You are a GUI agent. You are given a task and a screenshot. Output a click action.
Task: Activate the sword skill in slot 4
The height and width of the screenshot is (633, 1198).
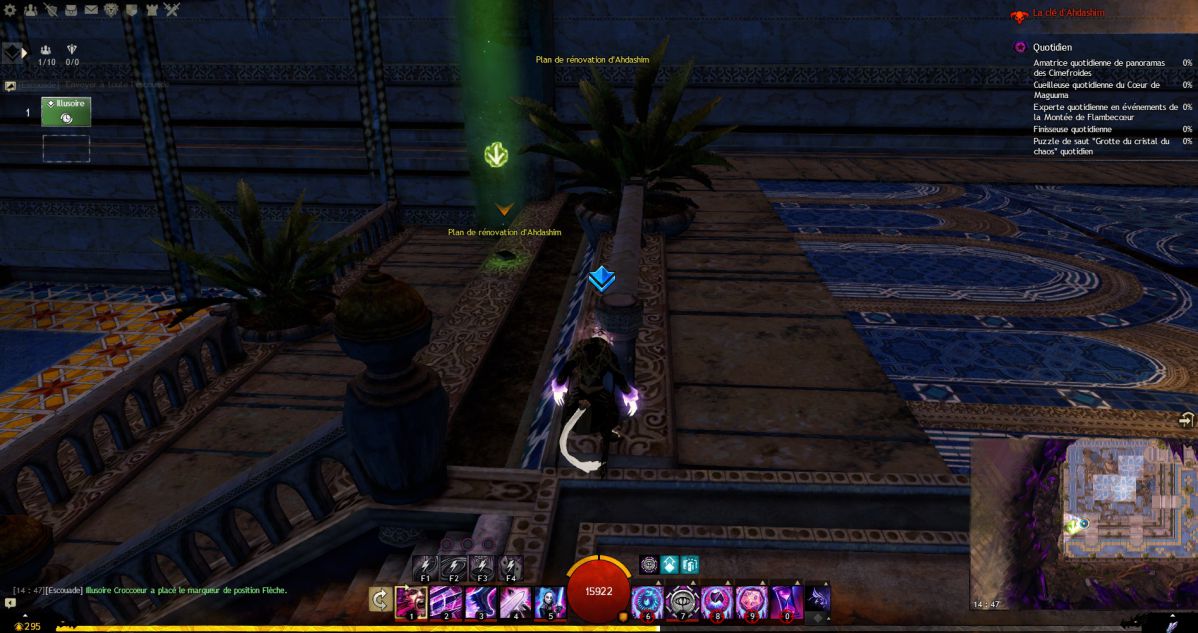pyautogui.click(x=517, y=602)
